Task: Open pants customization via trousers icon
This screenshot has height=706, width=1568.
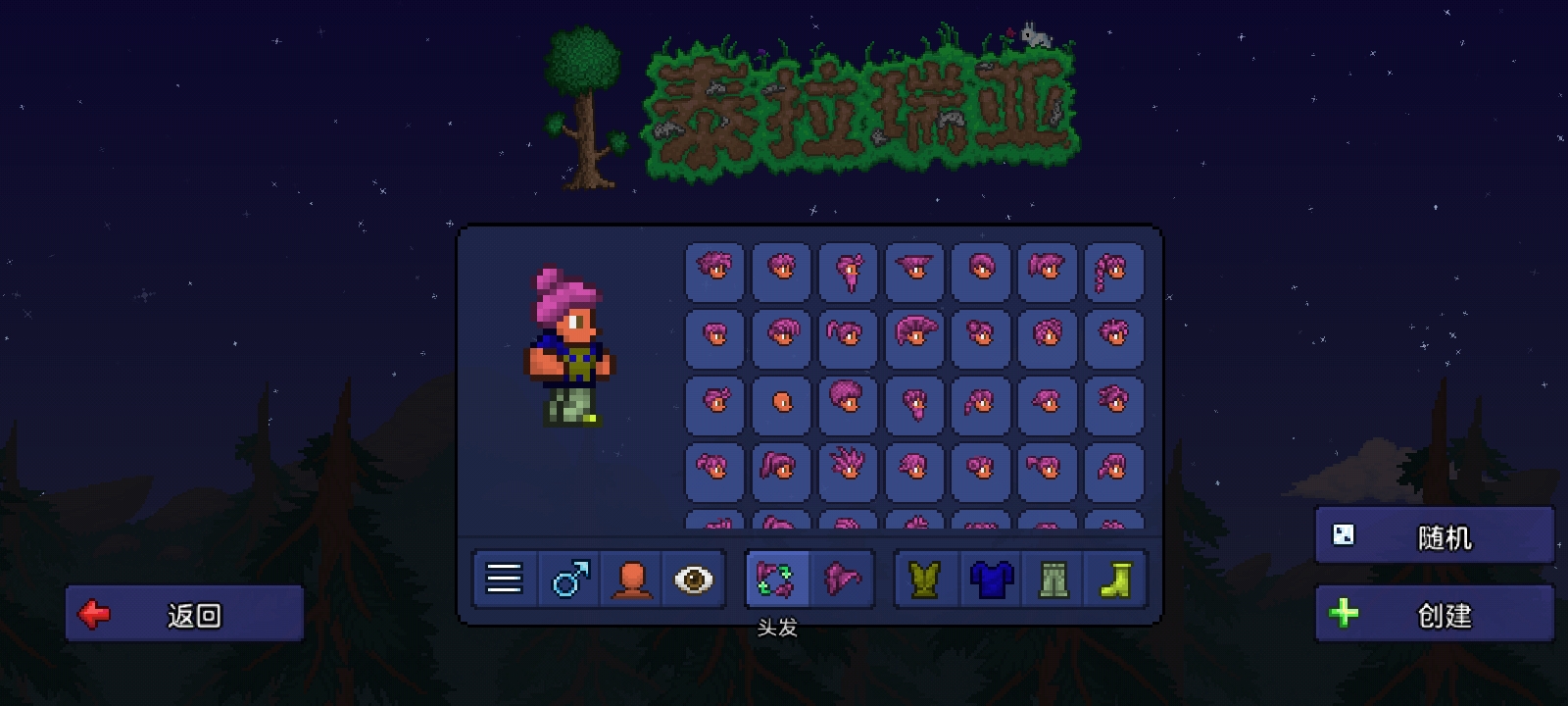Action: (x=1053, y=579)
